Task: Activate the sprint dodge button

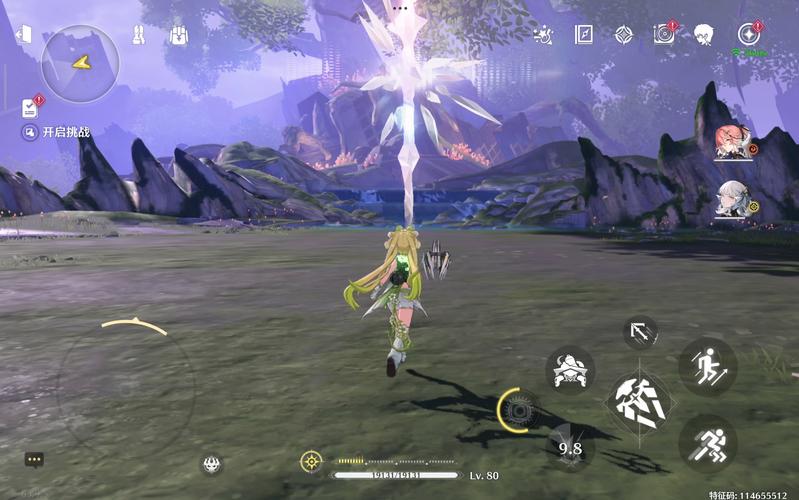Action: point(707,442)
